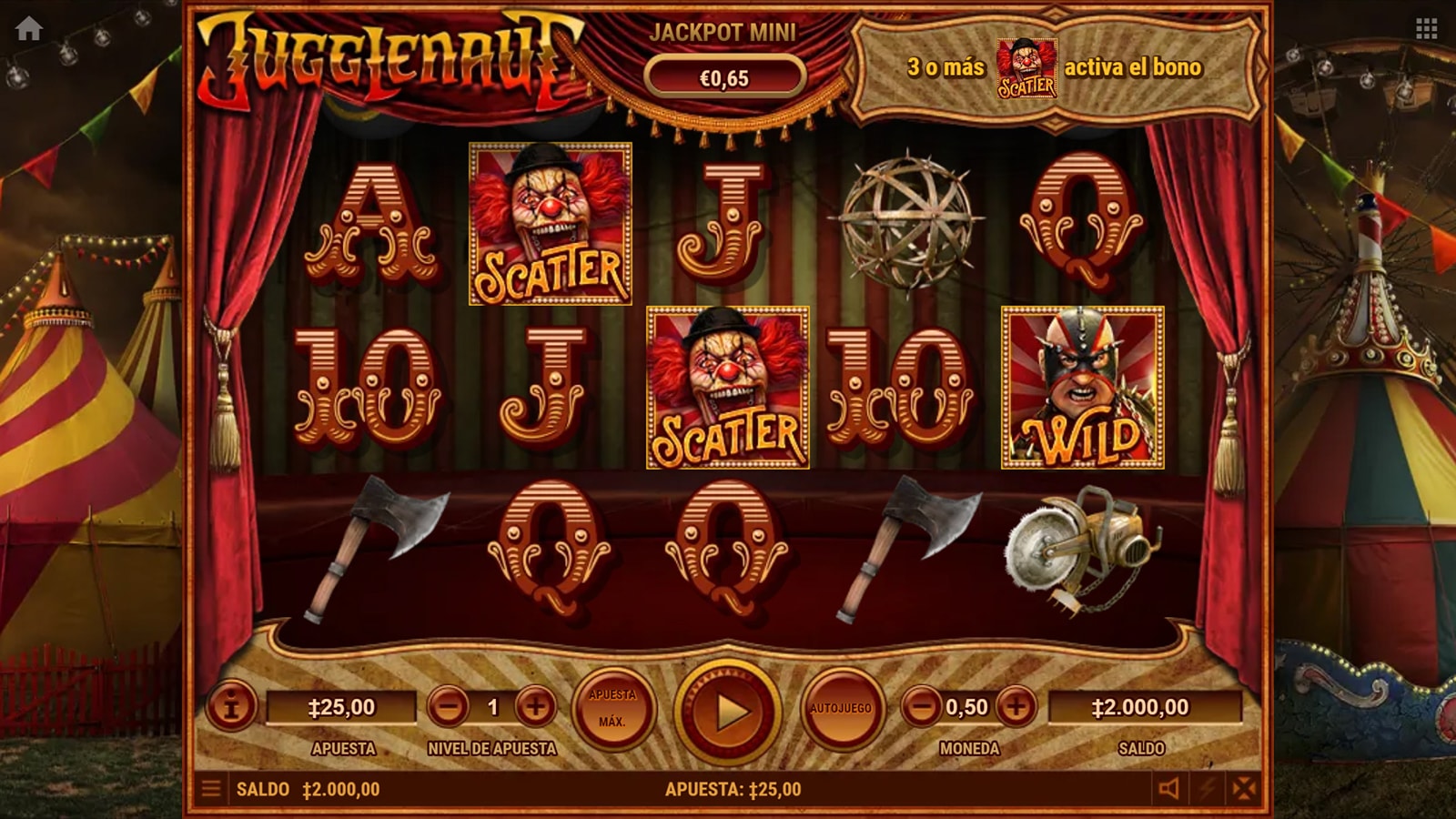This screenshot has height=819, width=1456.
Task: Open the hamburger menu in bottom bar
Action: click(211, 788)
